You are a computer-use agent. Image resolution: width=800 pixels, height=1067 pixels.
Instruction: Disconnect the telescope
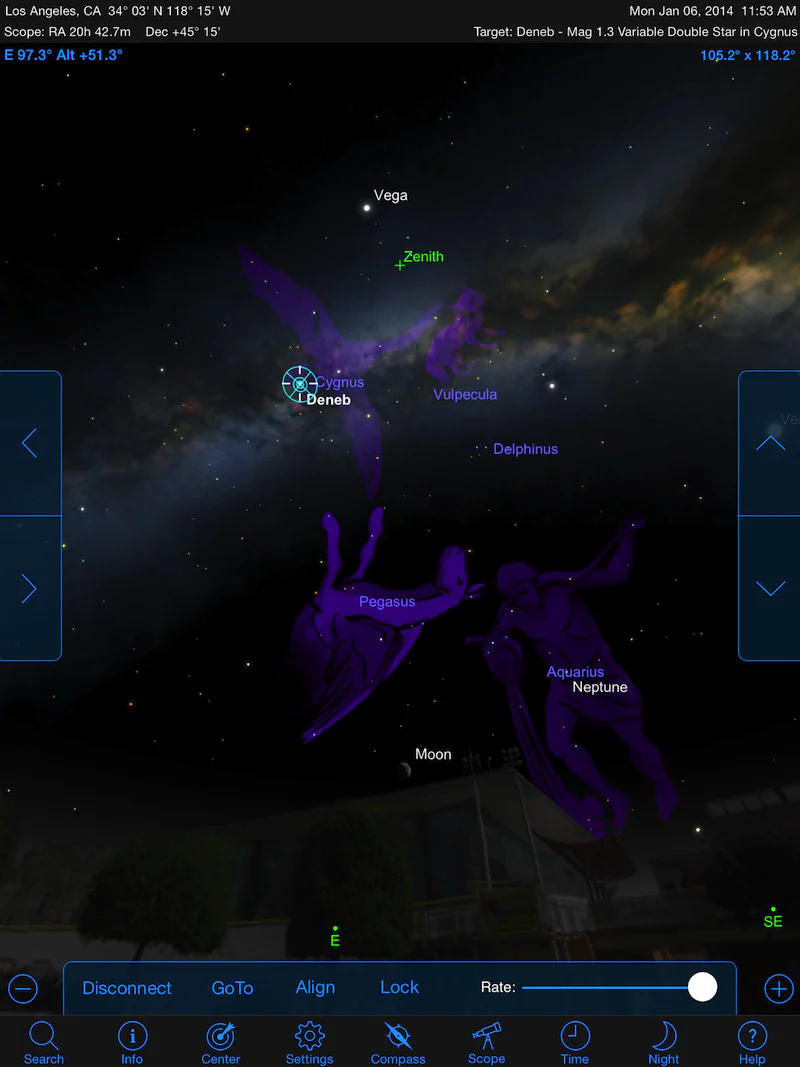pyautogui.click(x=127, y=988)
